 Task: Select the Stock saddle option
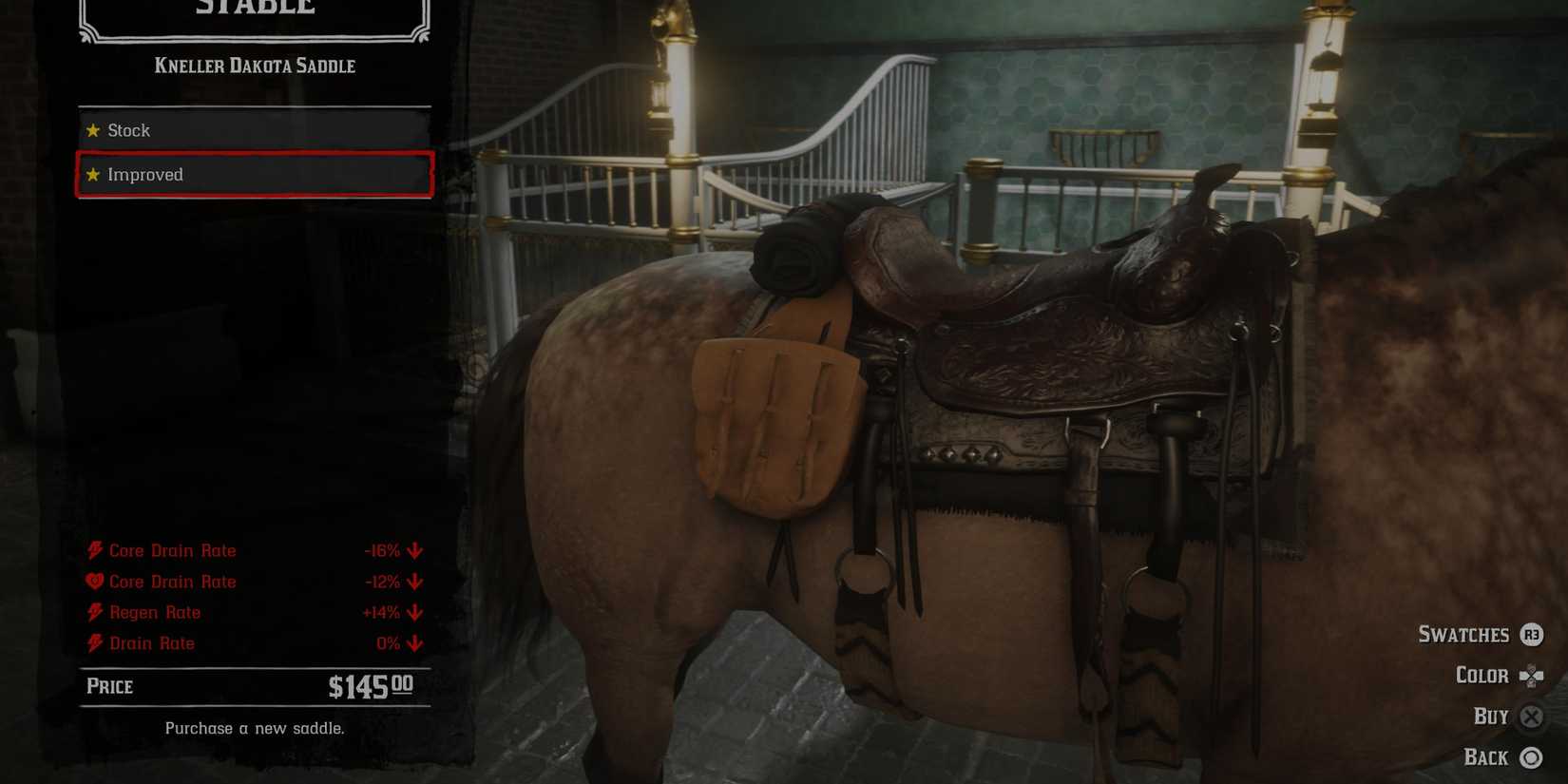point(252,130)
